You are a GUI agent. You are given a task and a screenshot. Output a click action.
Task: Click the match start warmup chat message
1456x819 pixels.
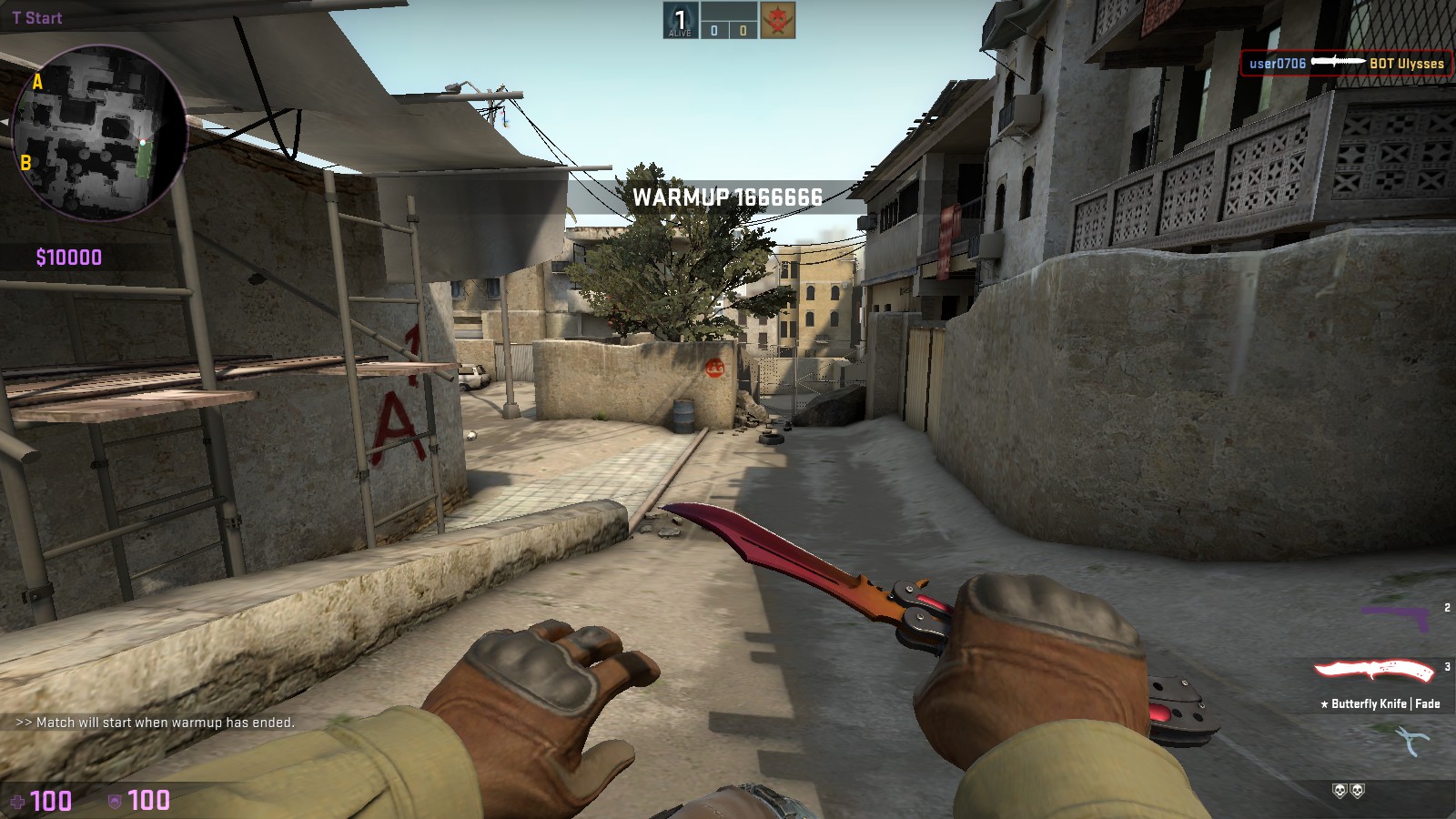[155, 723]
